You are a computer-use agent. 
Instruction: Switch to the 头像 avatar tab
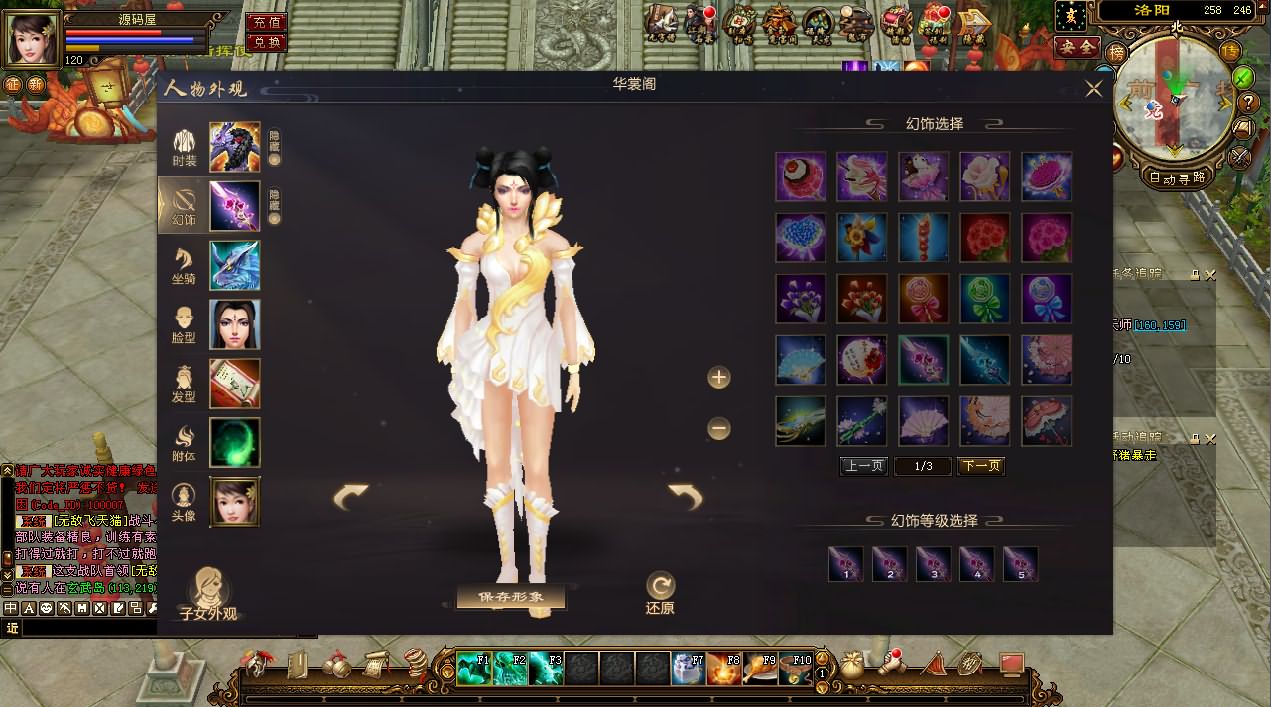tap(185, 502)
